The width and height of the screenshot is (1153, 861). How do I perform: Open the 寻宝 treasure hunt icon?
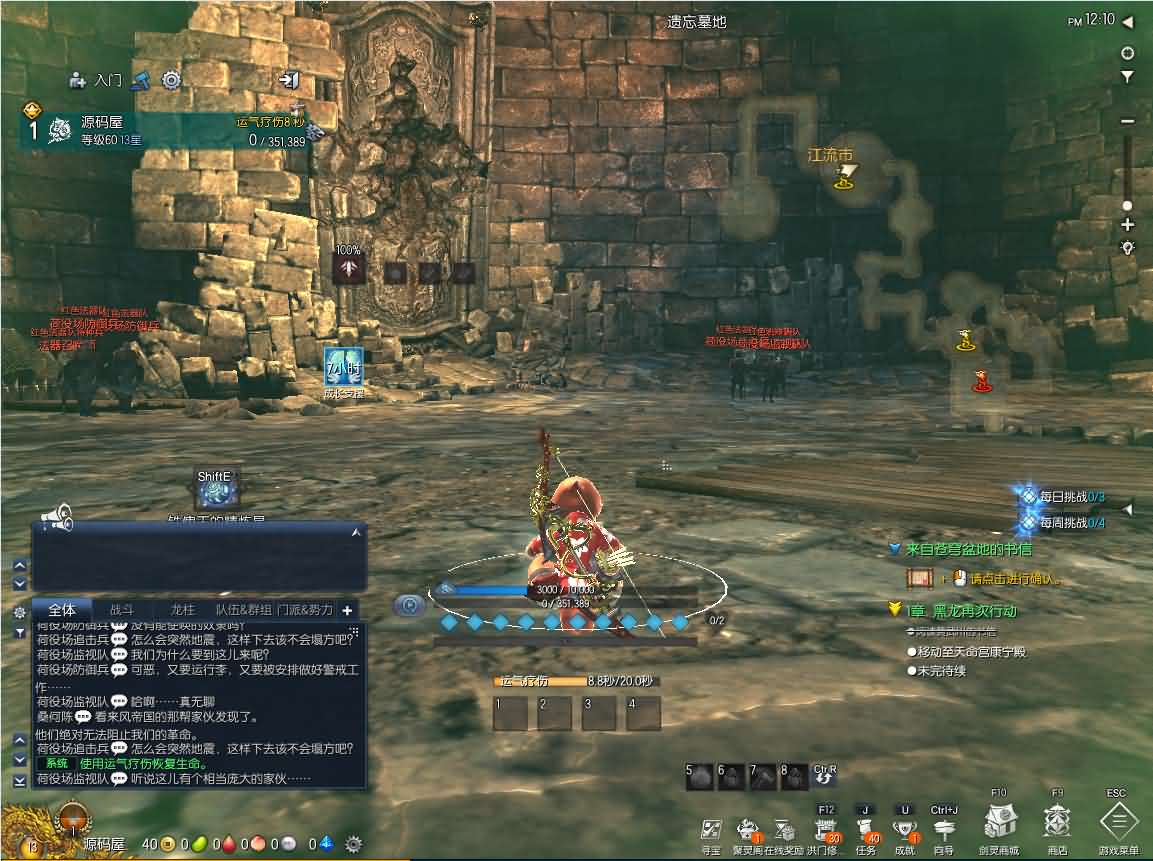[711, 831]
